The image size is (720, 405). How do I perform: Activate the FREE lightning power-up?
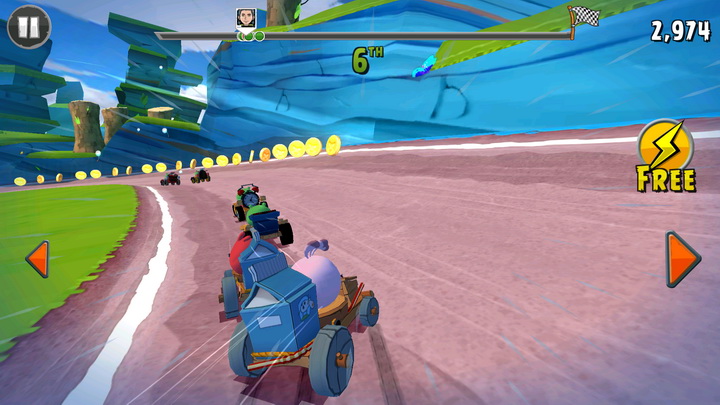click(665, 152)
